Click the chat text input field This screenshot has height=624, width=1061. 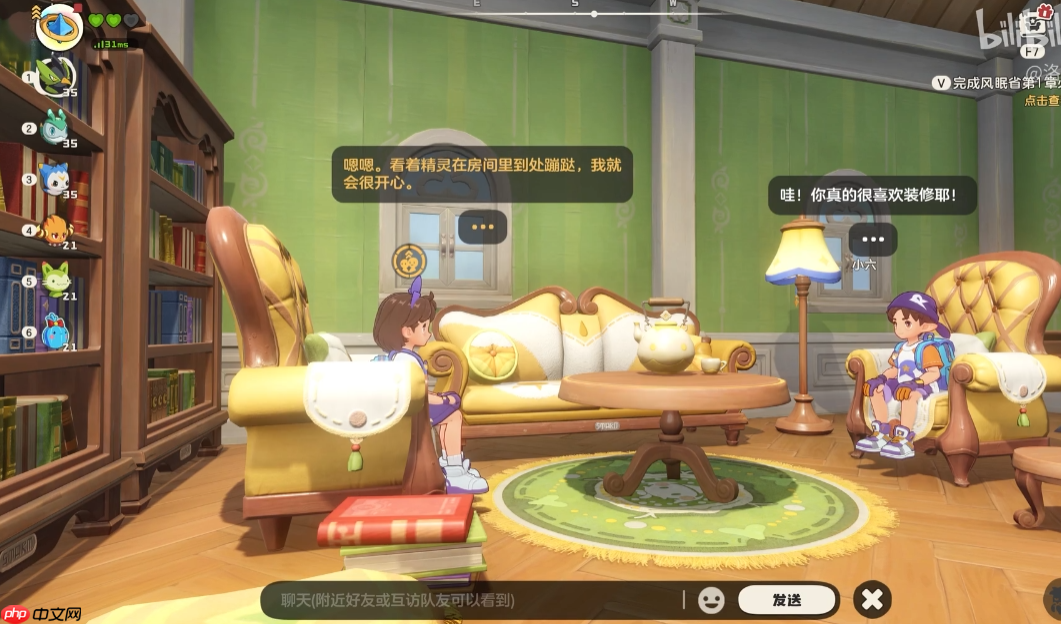click(x=470, y=600)
